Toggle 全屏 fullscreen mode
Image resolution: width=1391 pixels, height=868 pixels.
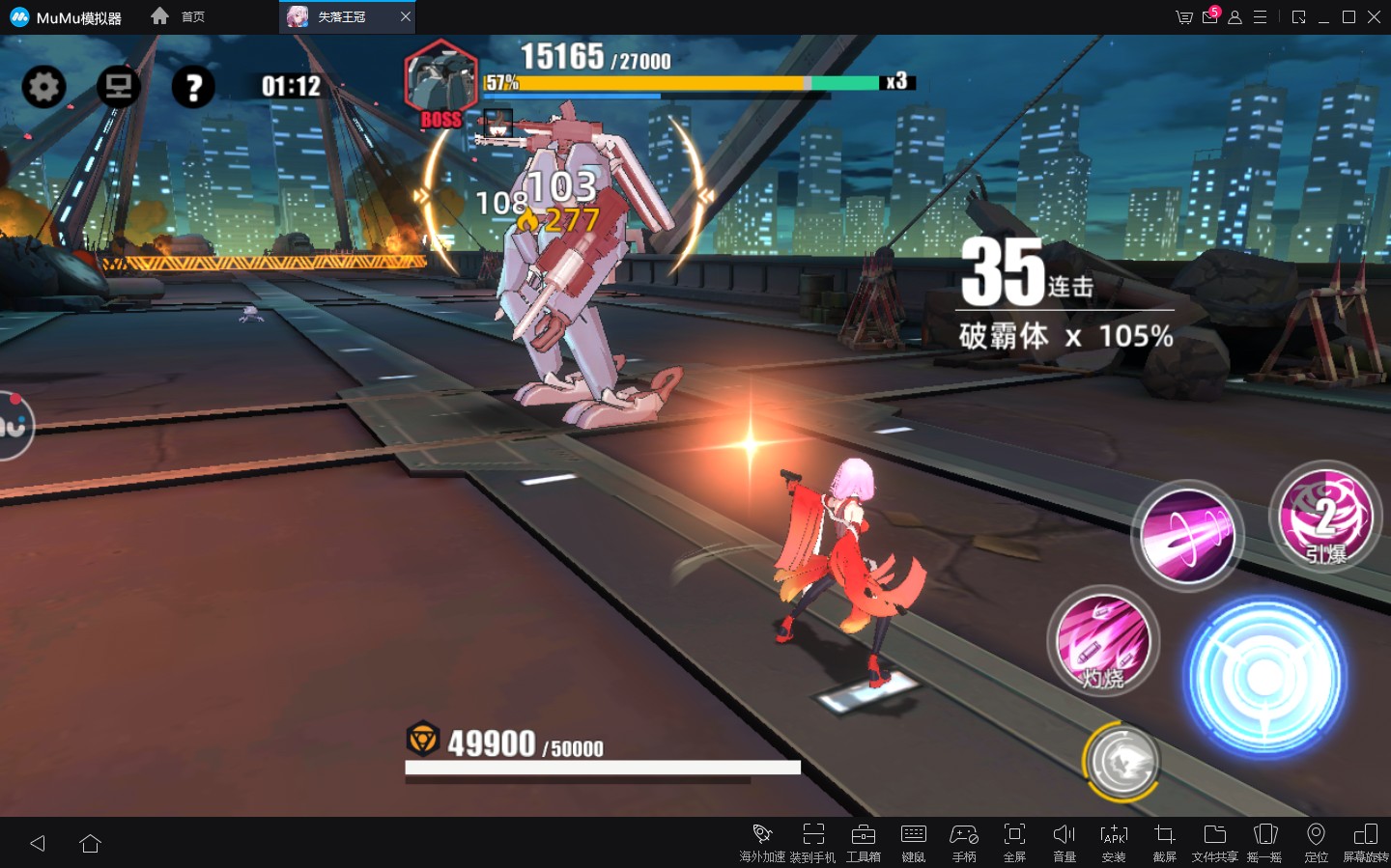click(x=1014, y=841)
